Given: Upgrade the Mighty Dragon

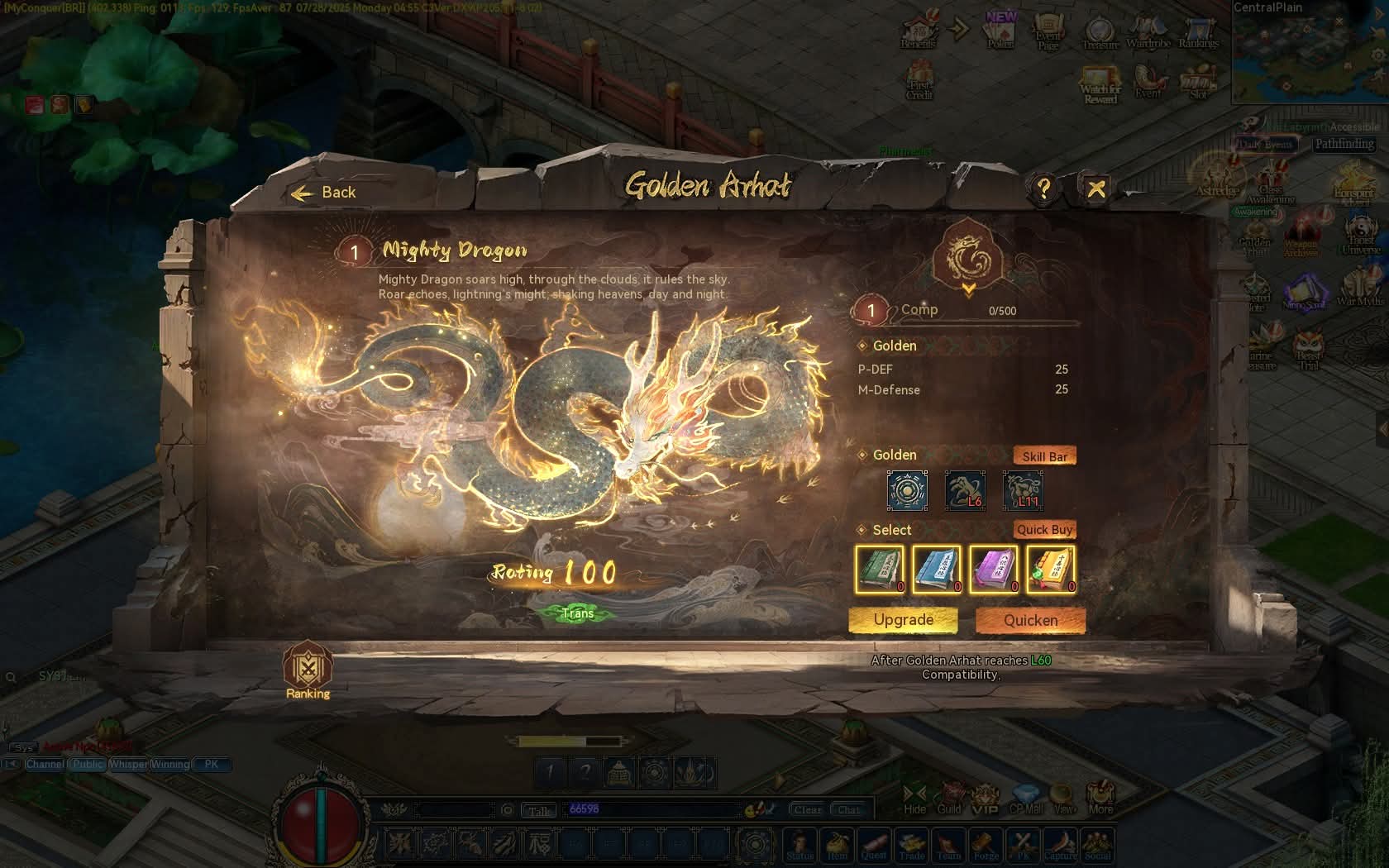Looking at the screenshot, I should tap(903, 620).
